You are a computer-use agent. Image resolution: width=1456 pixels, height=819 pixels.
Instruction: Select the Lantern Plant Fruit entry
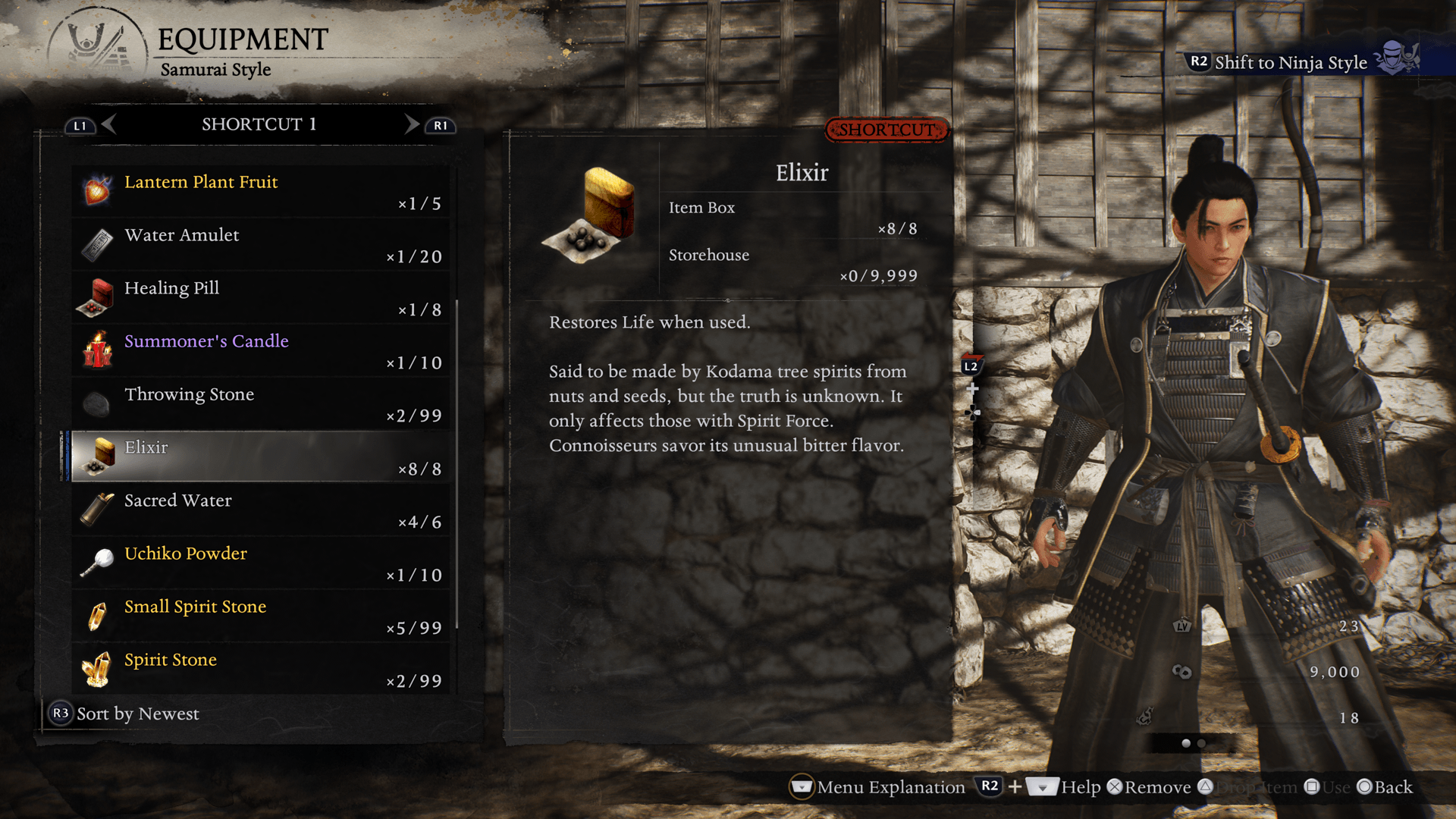[x=261, y=192]
